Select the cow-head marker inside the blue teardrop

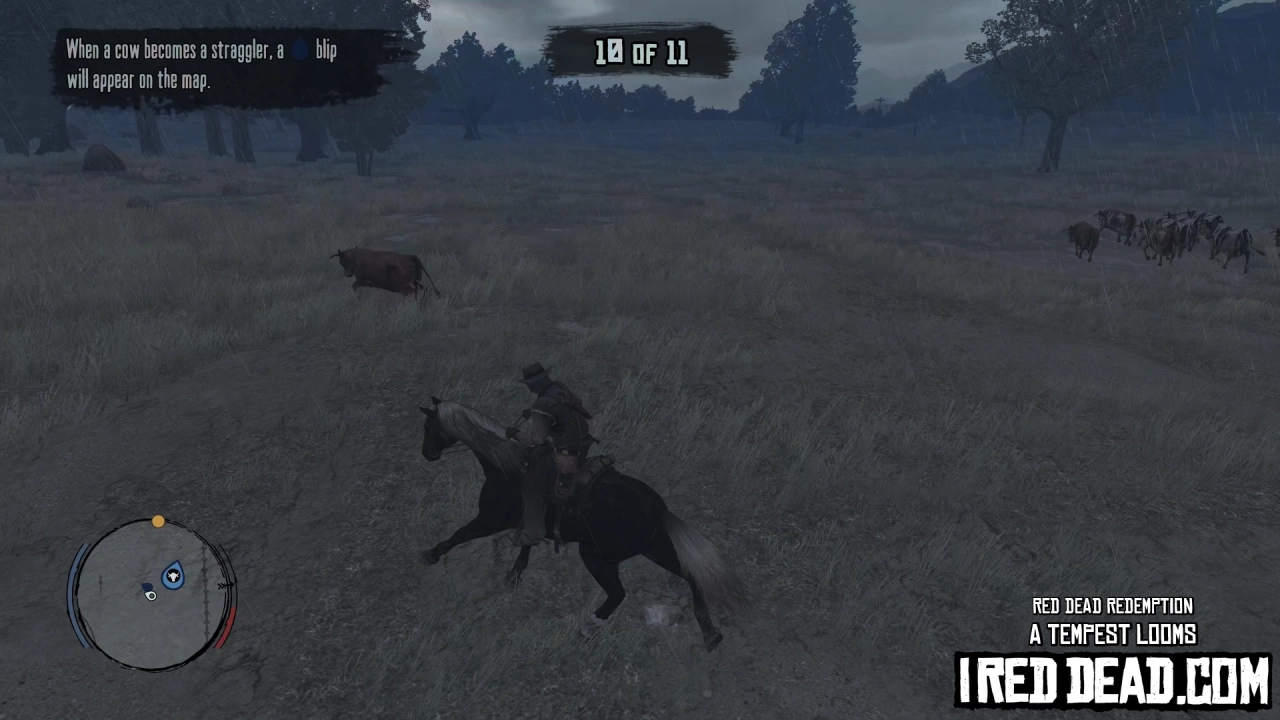(173, 575)
